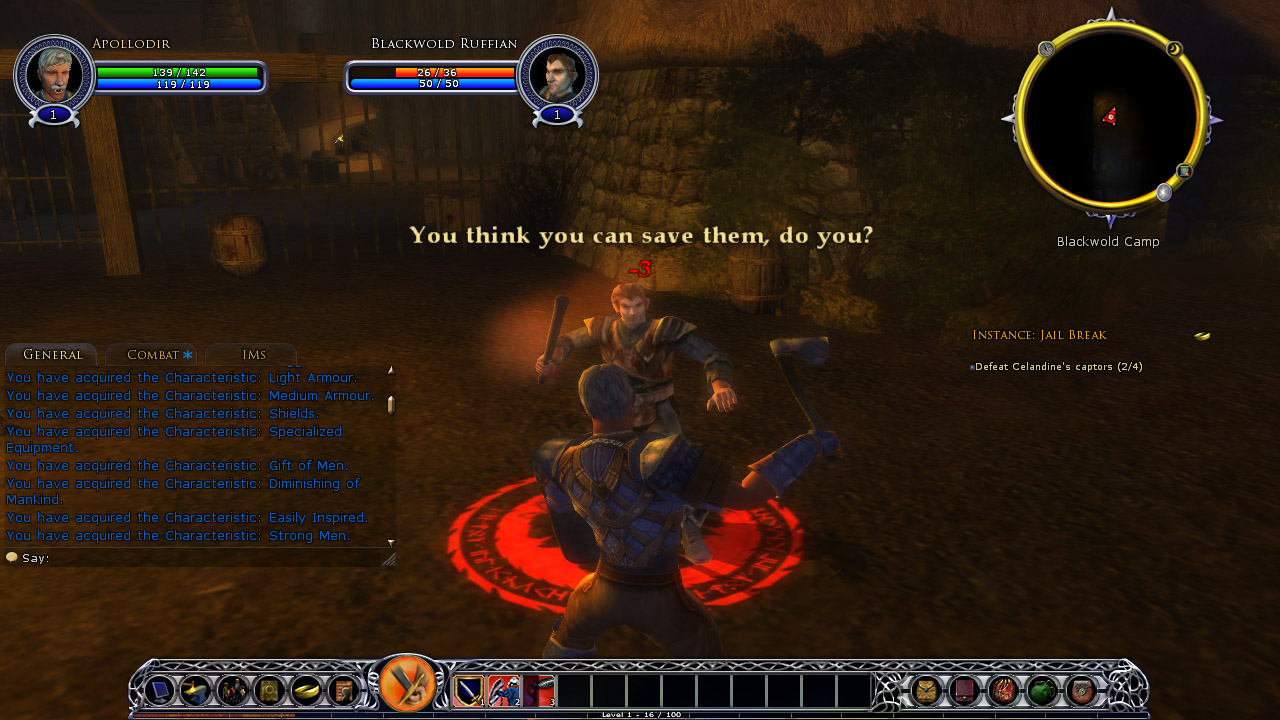This screenshot has width=1280, height=720.
Task: Open the anvil crafting panel button
Action: click(195, 690)
